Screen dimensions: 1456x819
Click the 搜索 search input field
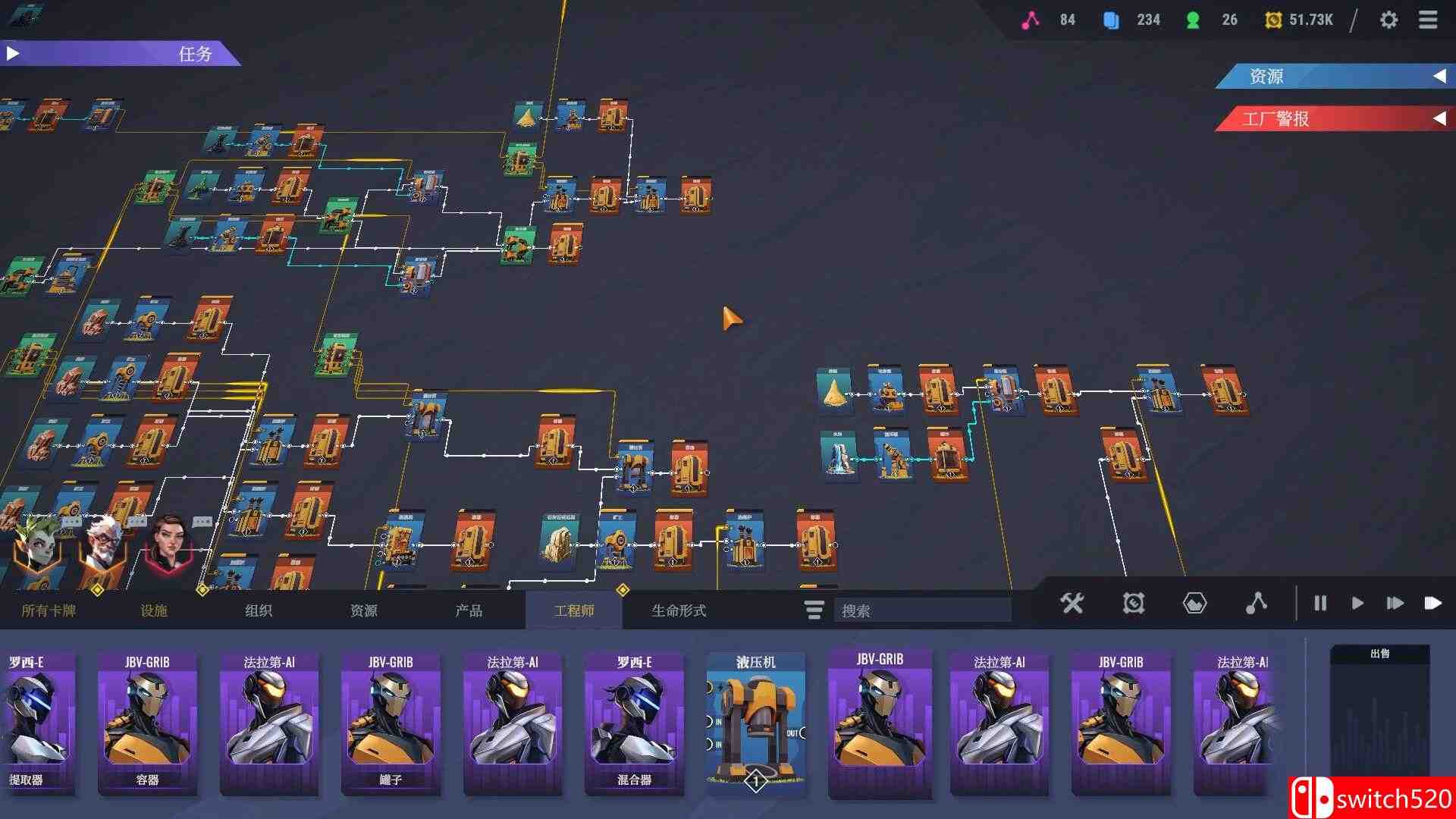click(x=921, y=610)
